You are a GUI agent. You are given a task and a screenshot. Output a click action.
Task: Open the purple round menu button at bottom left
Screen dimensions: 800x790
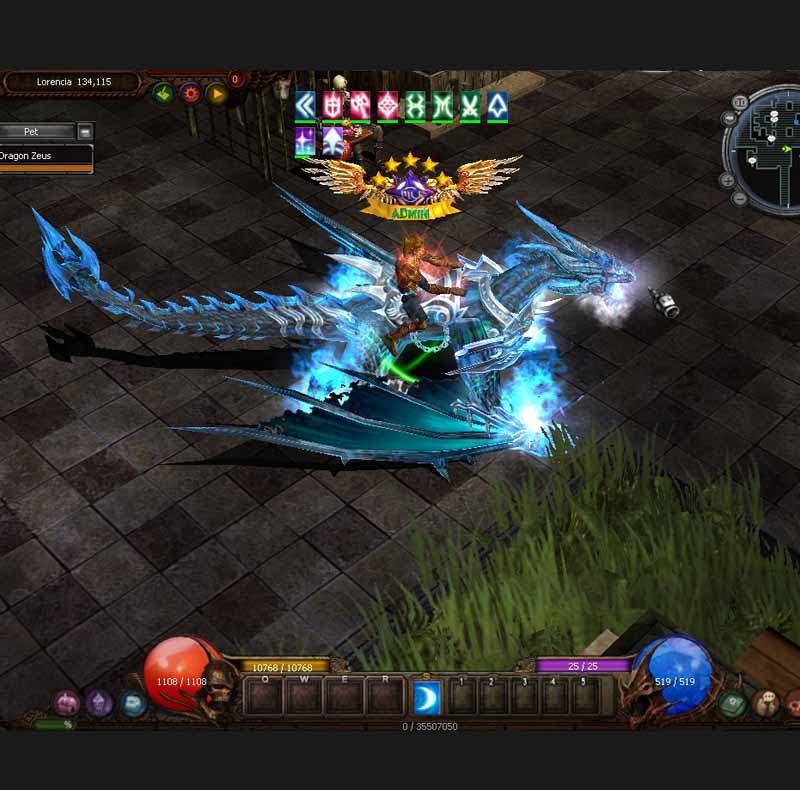click(100, 703)
